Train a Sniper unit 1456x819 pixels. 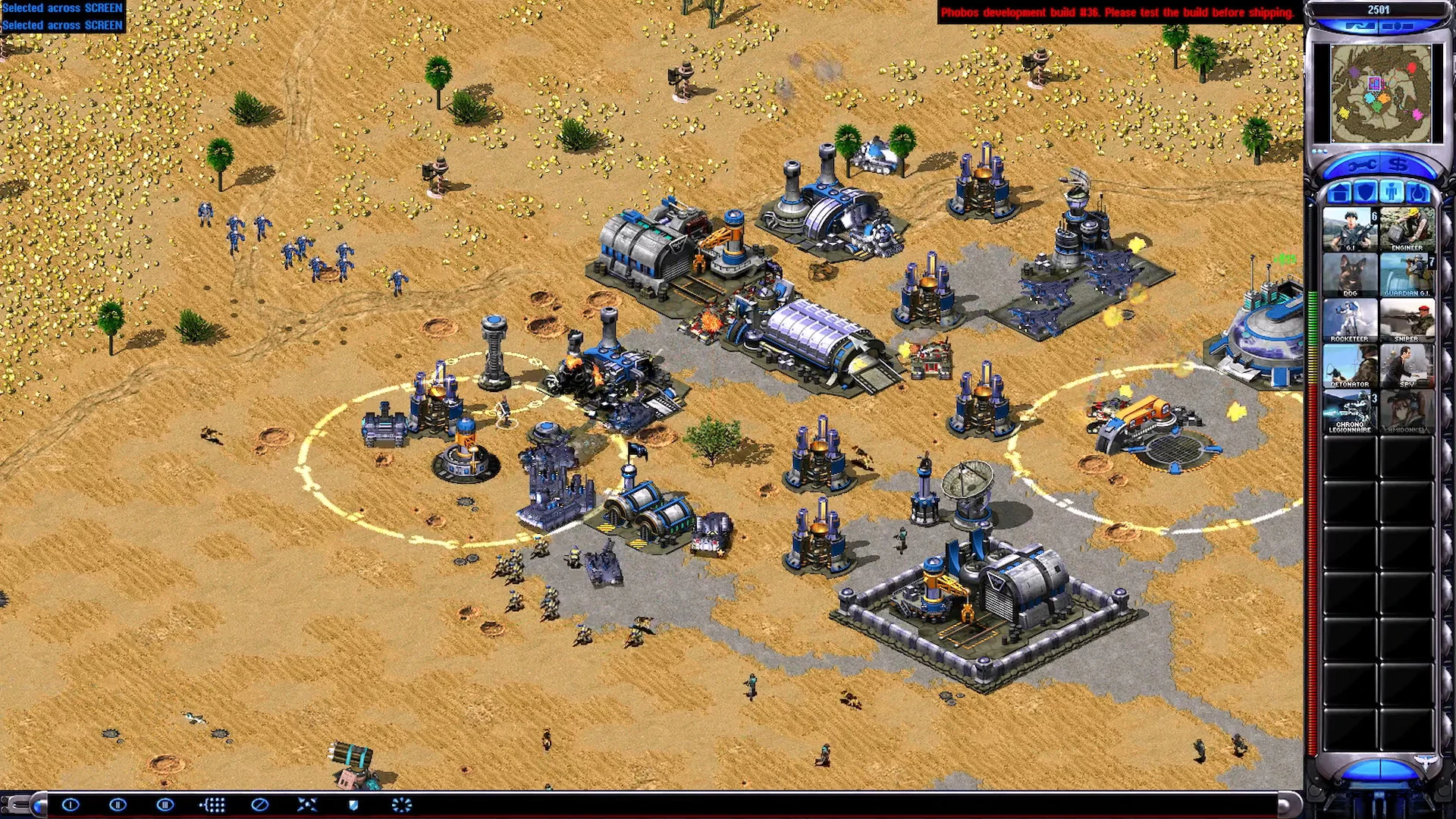pyautogui.click(x=1407, y=320)
